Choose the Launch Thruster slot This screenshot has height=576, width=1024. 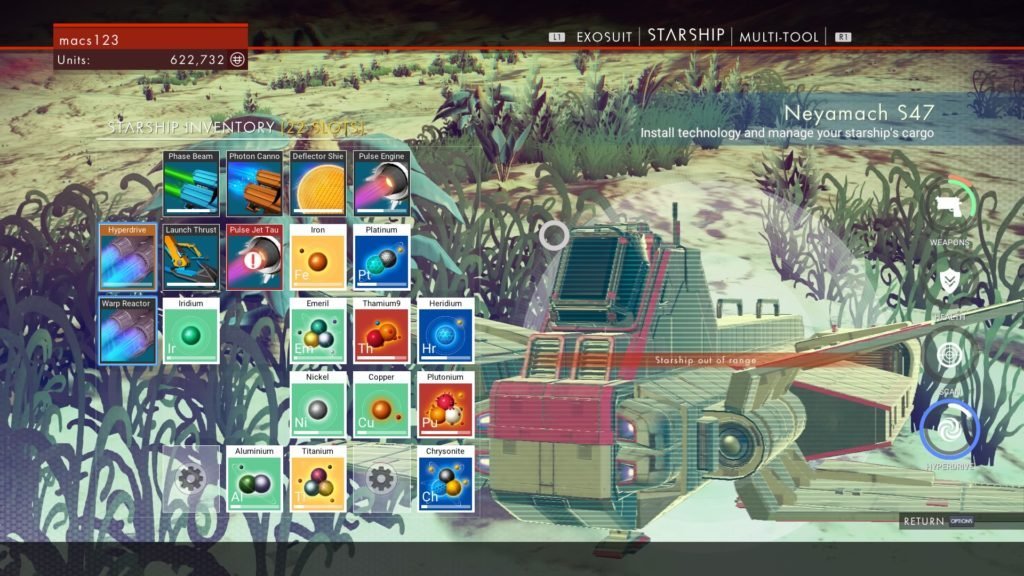[x=191, y=257]
